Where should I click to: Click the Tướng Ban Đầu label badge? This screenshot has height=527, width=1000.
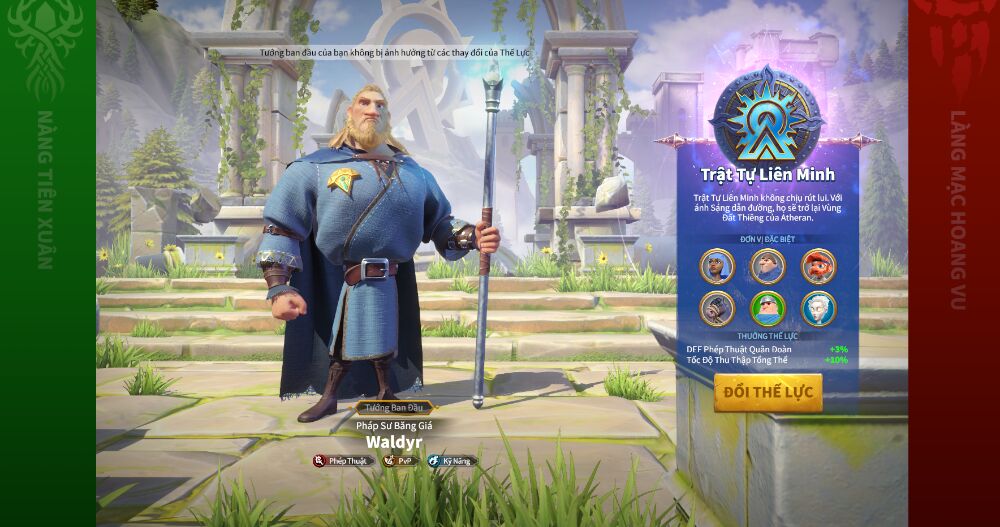[391, 408]
